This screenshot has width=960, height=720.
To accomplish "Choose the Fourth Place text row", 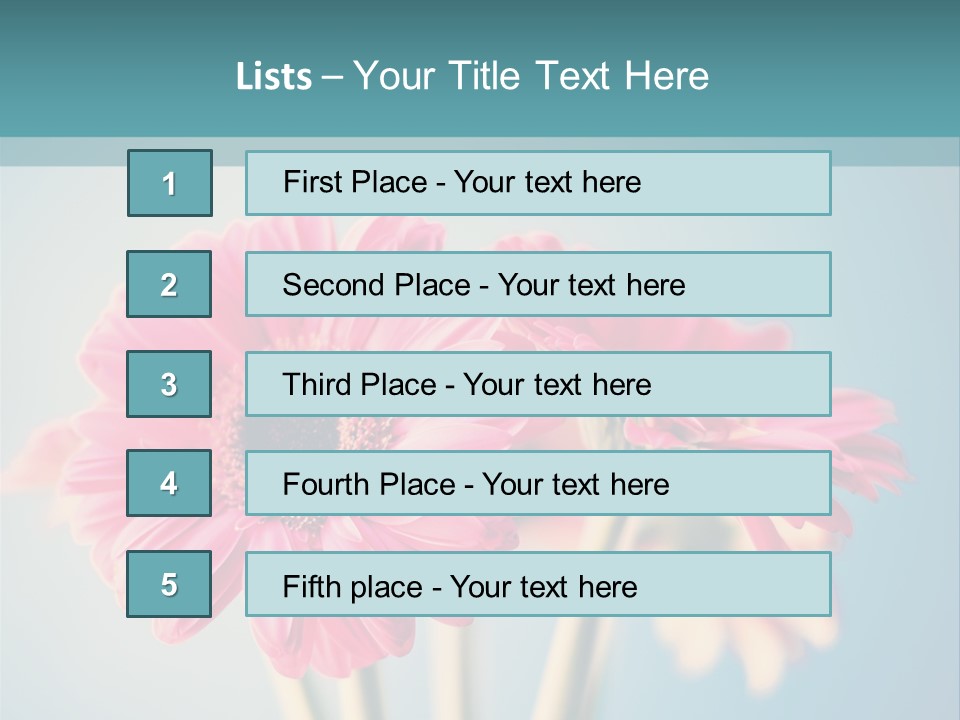I will 538,484.
